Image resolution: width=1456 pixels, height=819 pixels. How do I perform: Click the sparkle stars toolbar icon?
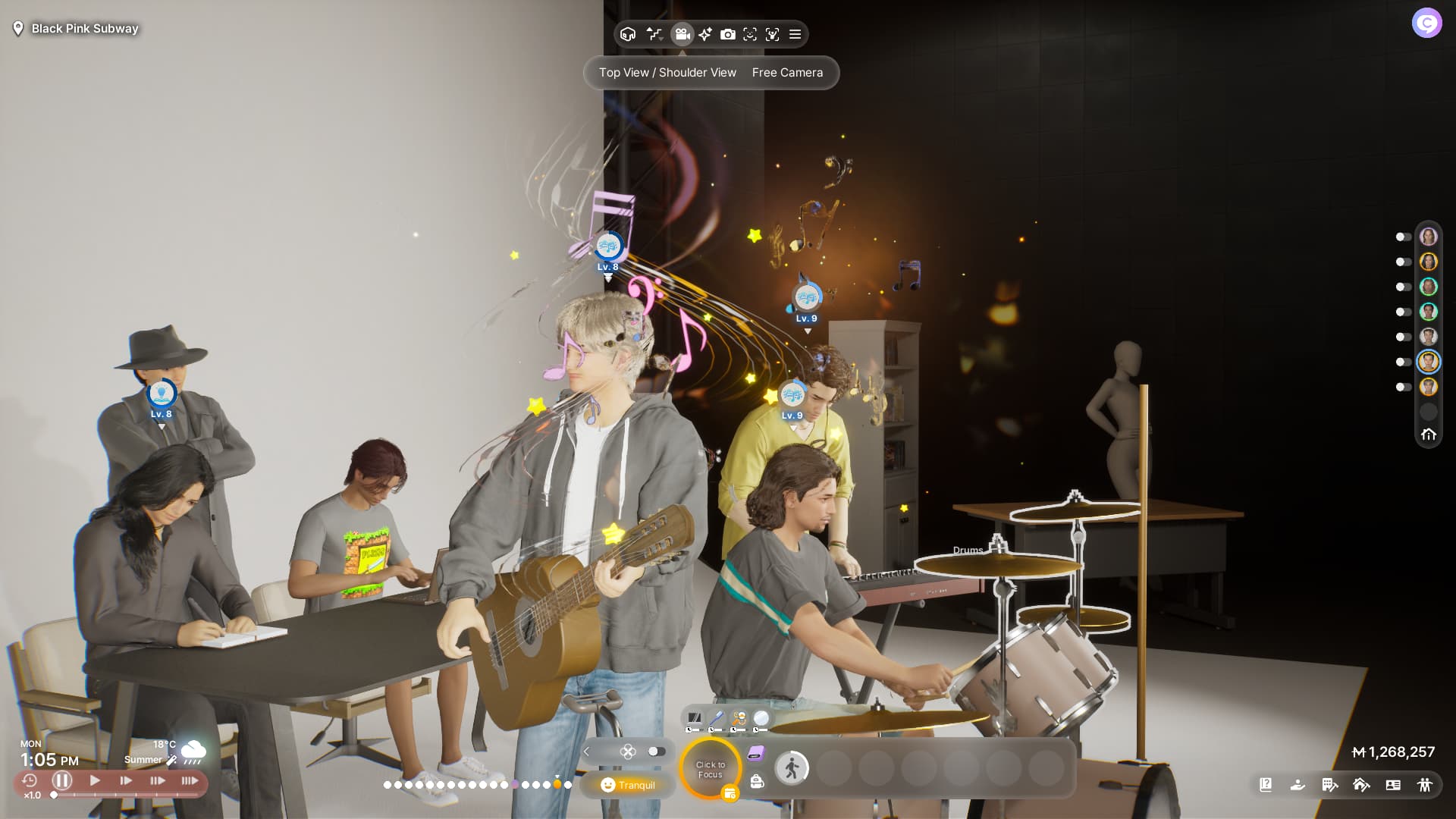click(705, 34)
